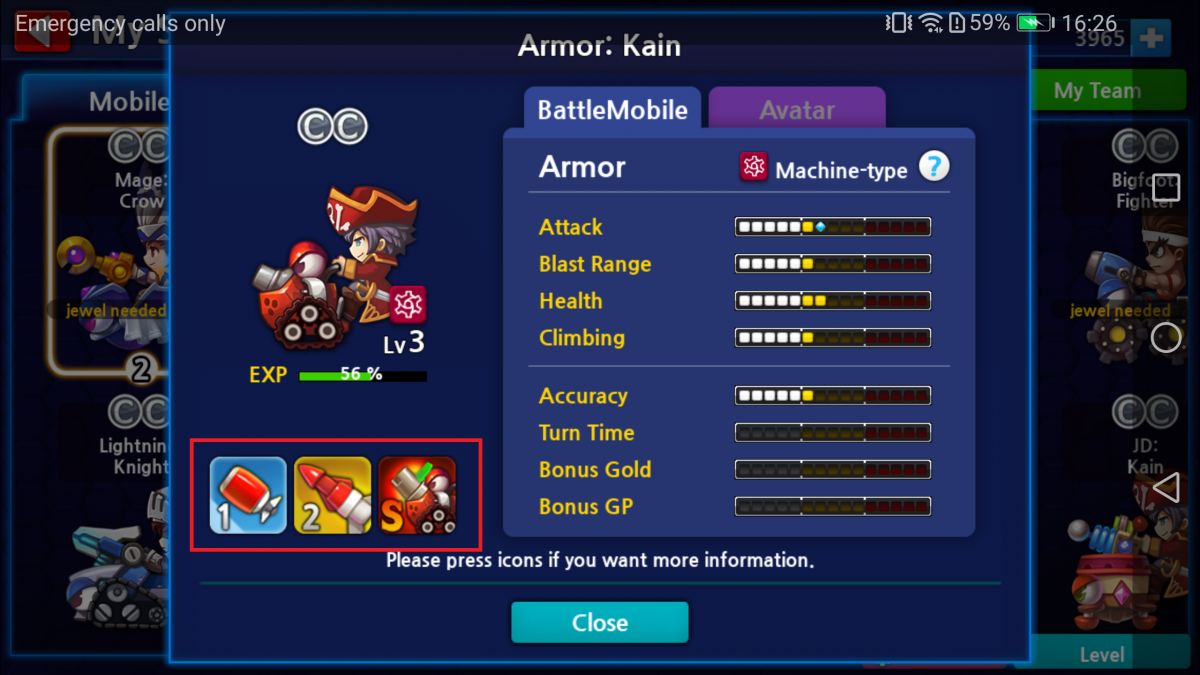Open the Machine-type help question mark
The image size is (1200, 675).
[933, 167]
